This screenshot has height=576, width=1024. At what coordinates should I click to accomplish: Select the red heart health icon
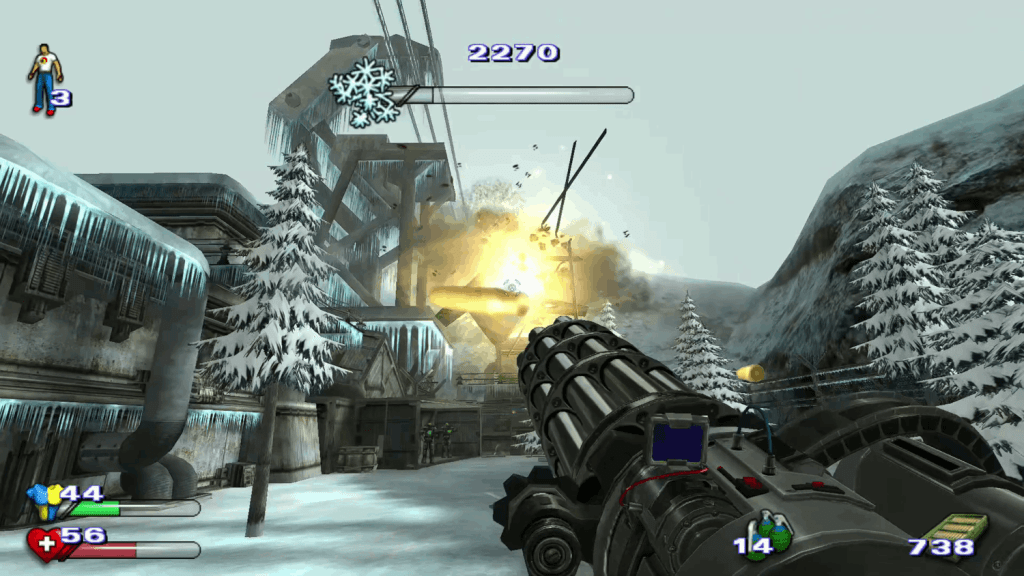point(44,543)
